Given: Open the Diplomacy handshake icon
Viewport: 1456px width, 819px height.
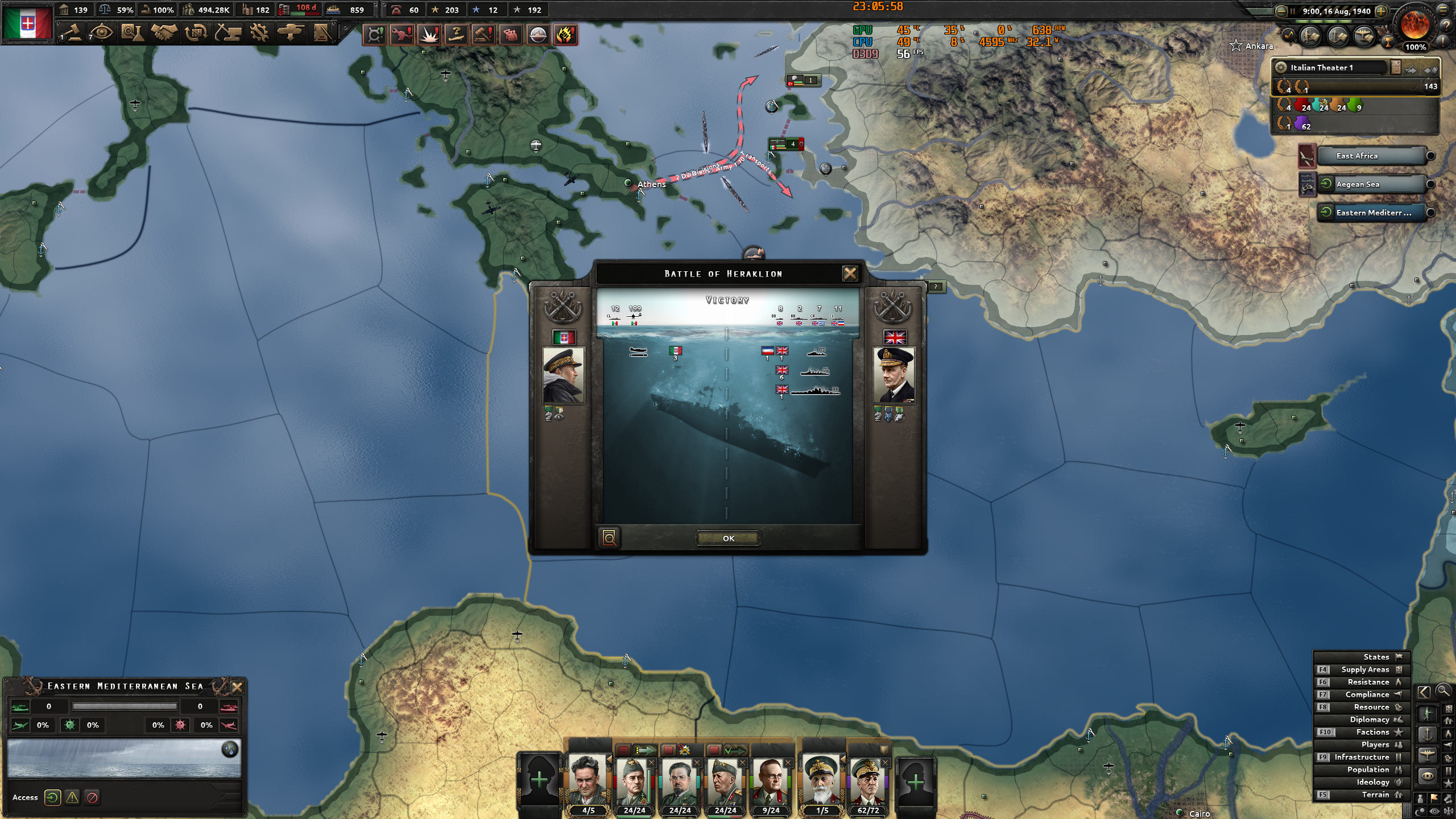Looking at the screenshot, I should [164, 32].
